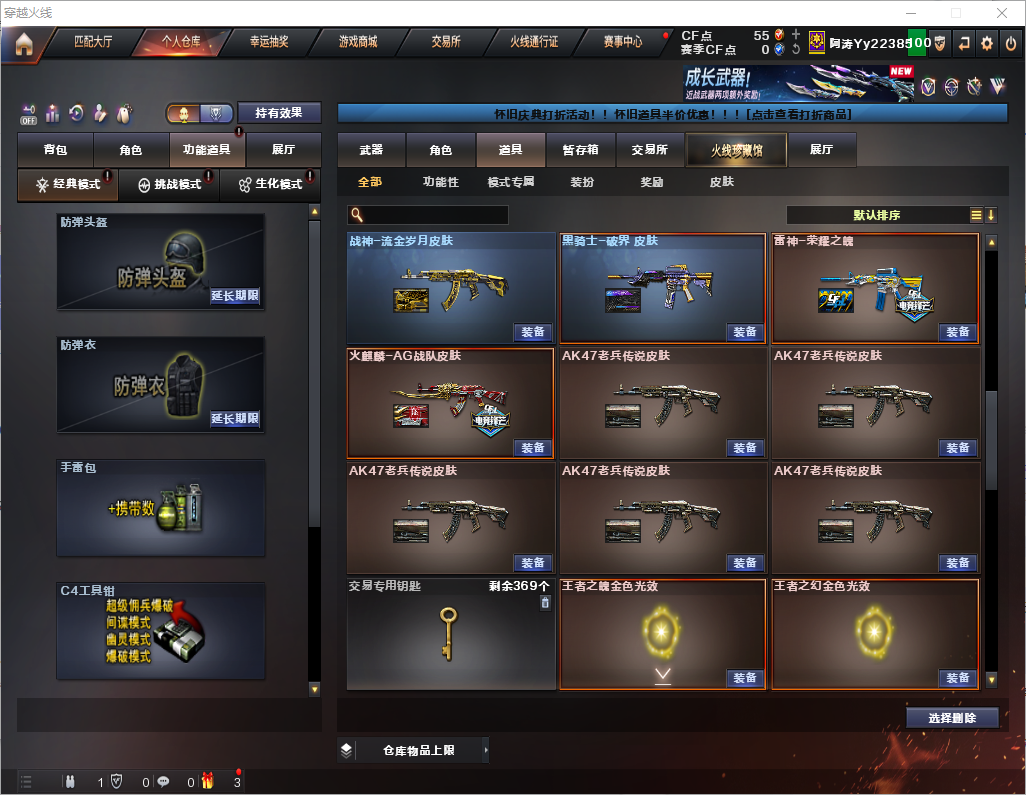
Task: Open the 赛事中心 tab
Action: (x=622, y=43)
